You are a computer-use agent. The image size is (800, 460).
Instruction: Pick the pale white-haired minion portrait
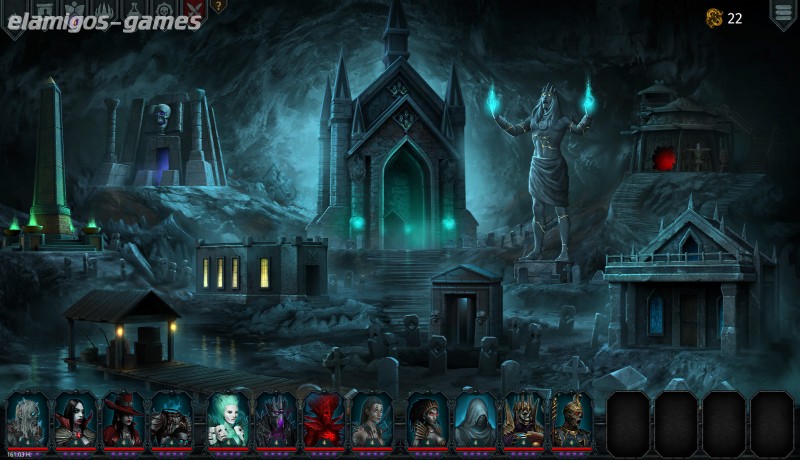tap(27, 418)
